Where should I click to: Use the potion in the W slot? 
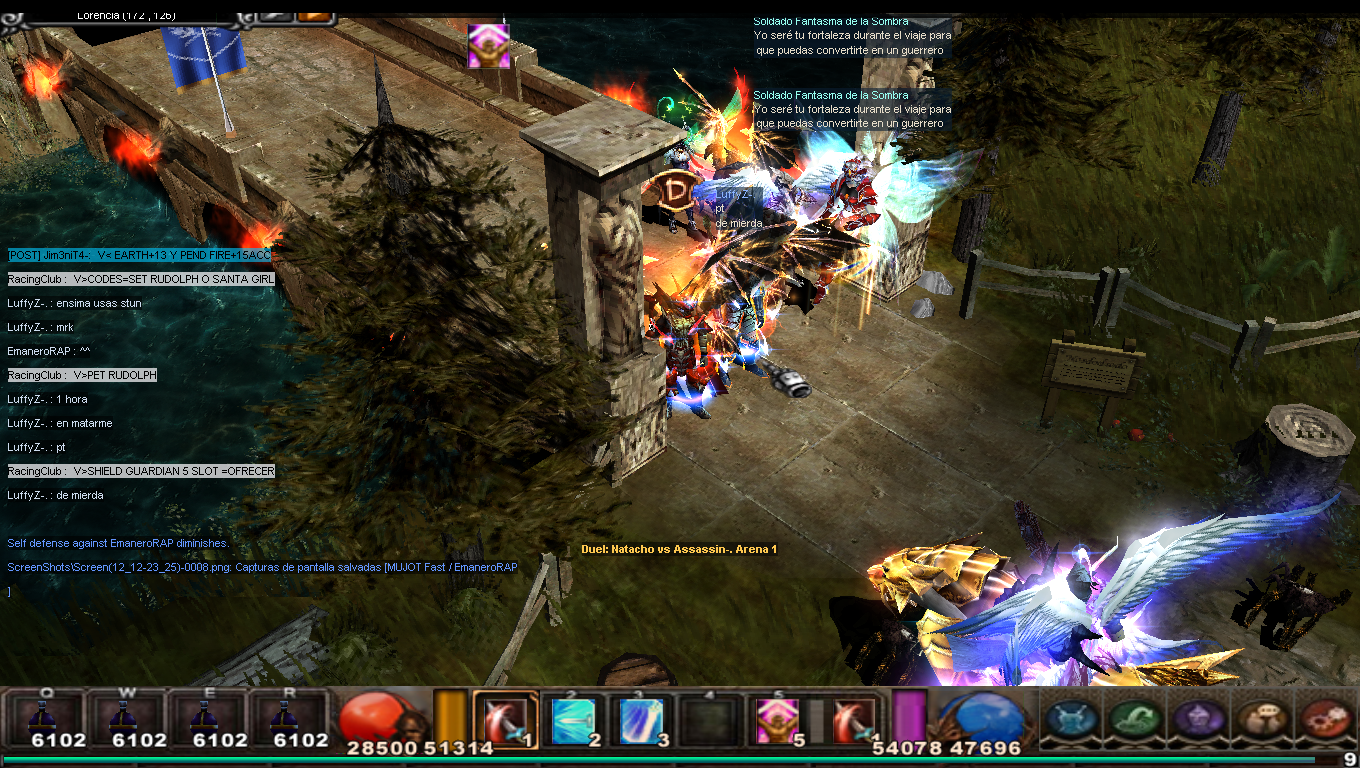tap(125, 718)
